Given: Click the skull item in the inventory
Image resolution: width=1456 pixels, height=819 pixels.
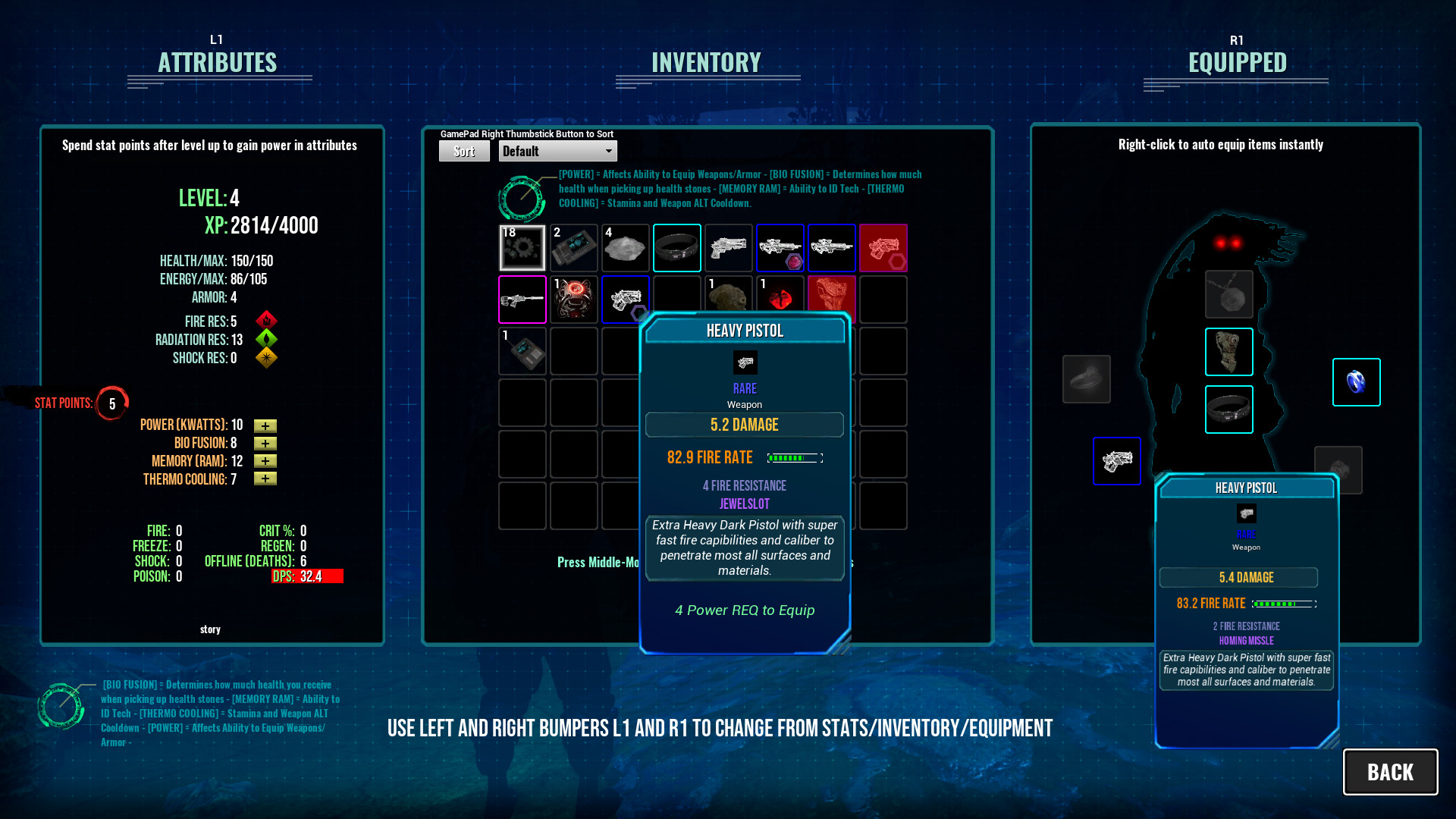Looking at the screenshot, I should click(x=729, y=299).
